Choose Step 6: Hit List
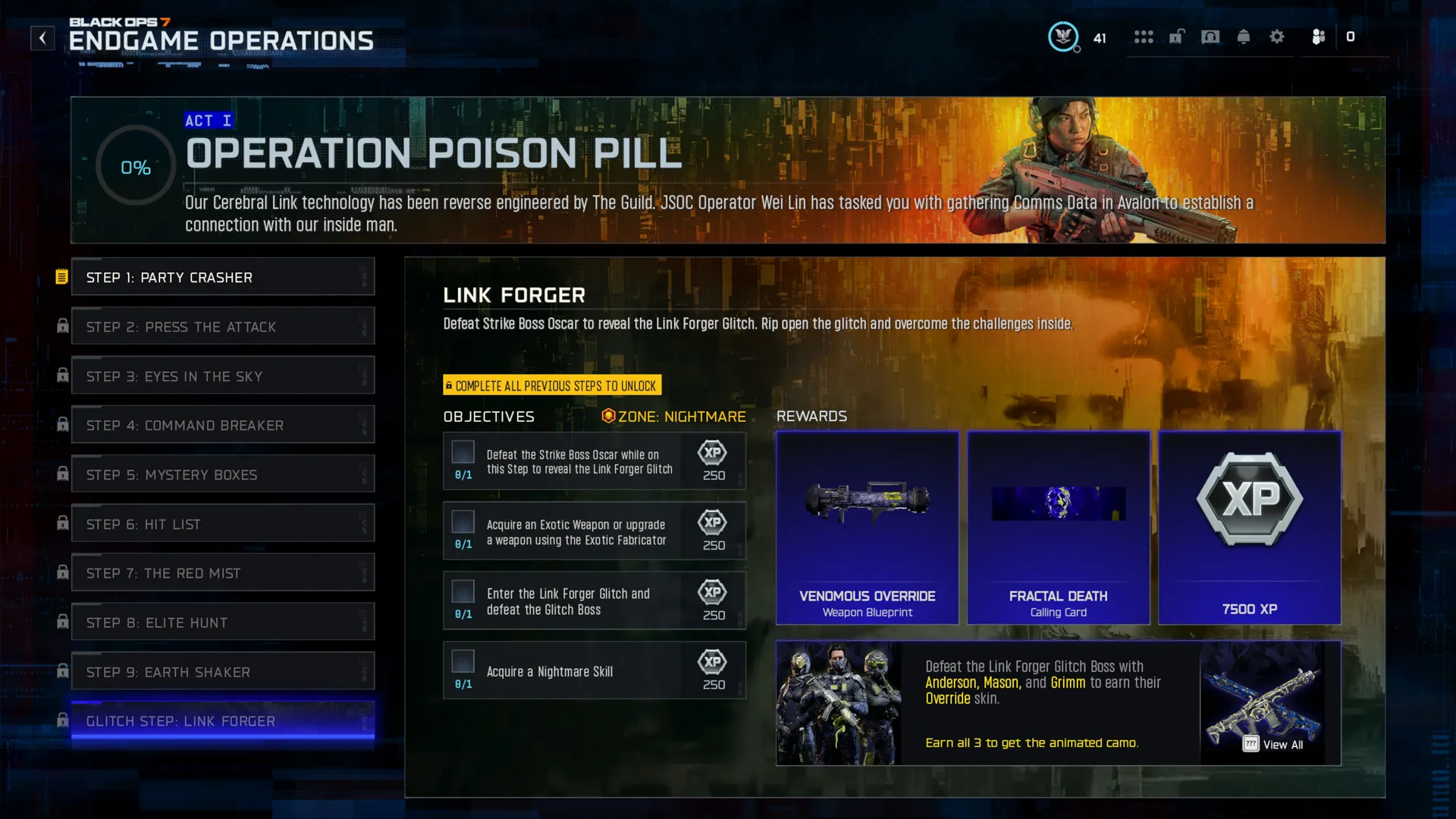Screen dimensions: 1456x819 click(x=222, y=524)
